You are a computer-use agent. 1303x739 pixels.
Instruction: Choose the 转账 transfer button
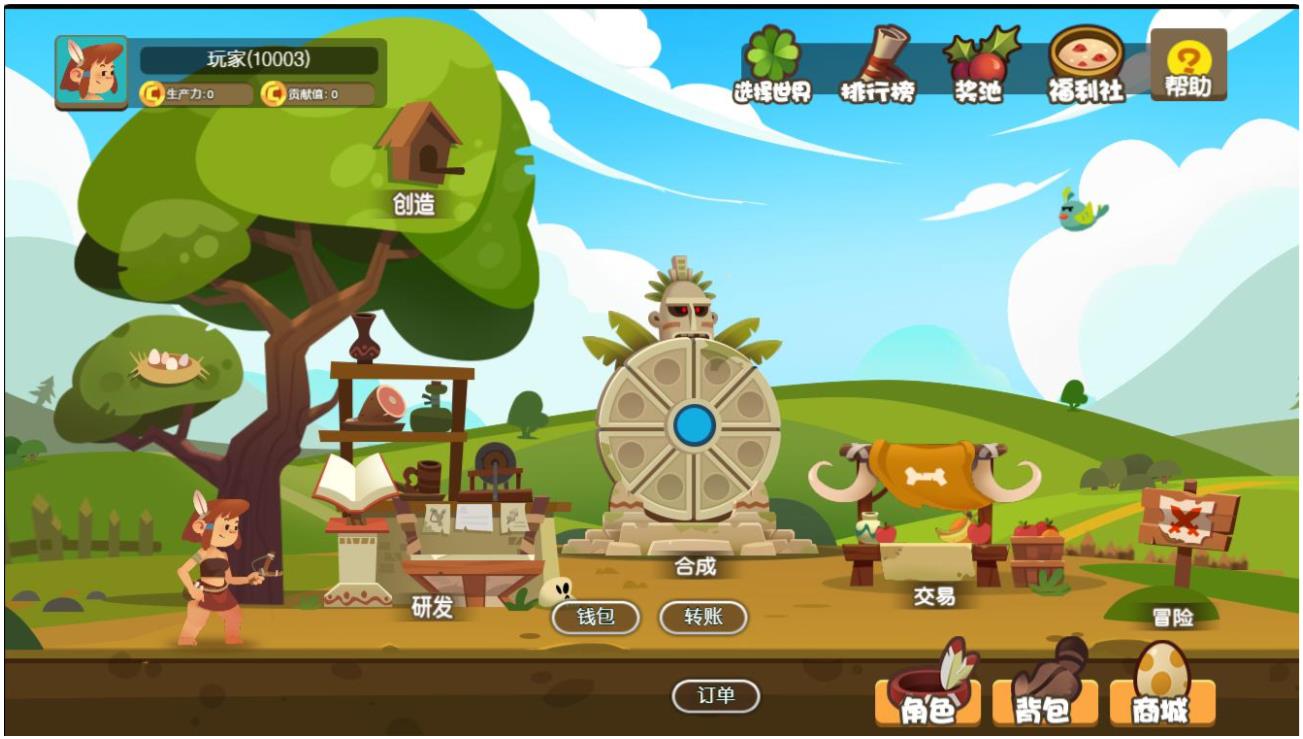coord(703,617)
